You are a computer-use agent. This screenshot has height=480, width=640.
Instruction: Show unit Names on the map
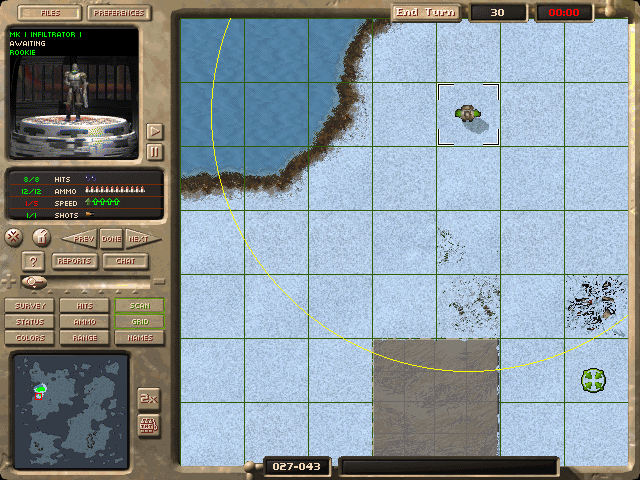139,338
